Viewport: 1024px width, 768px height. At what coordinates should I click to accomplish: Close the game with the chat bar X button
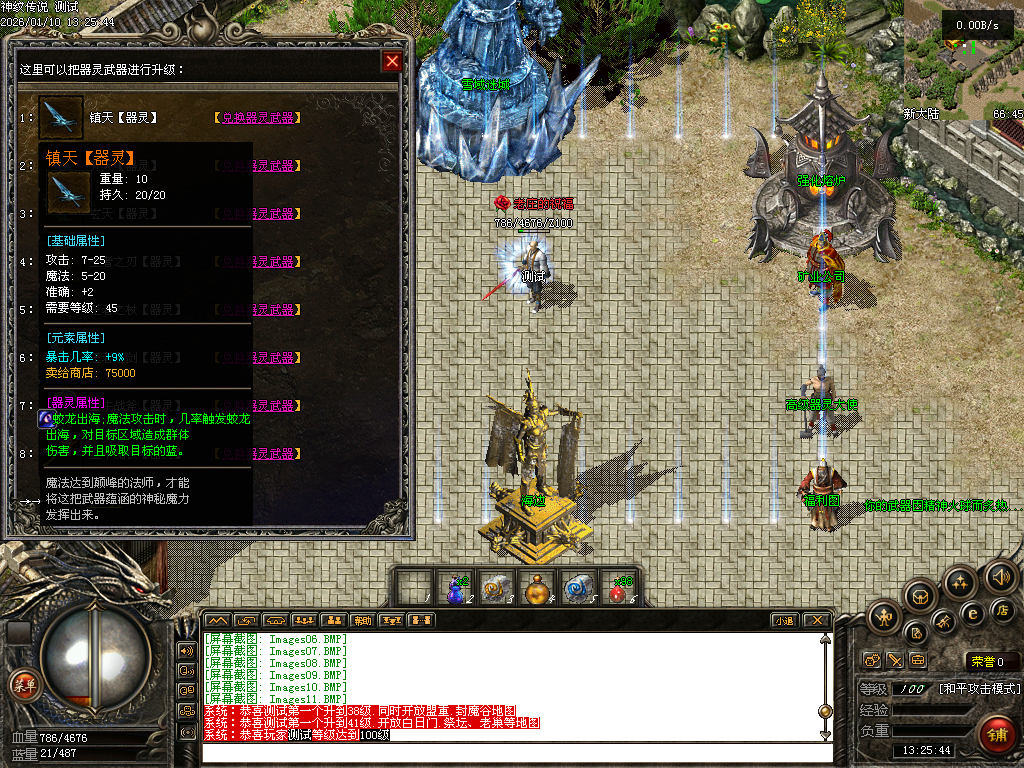(817, 620)
